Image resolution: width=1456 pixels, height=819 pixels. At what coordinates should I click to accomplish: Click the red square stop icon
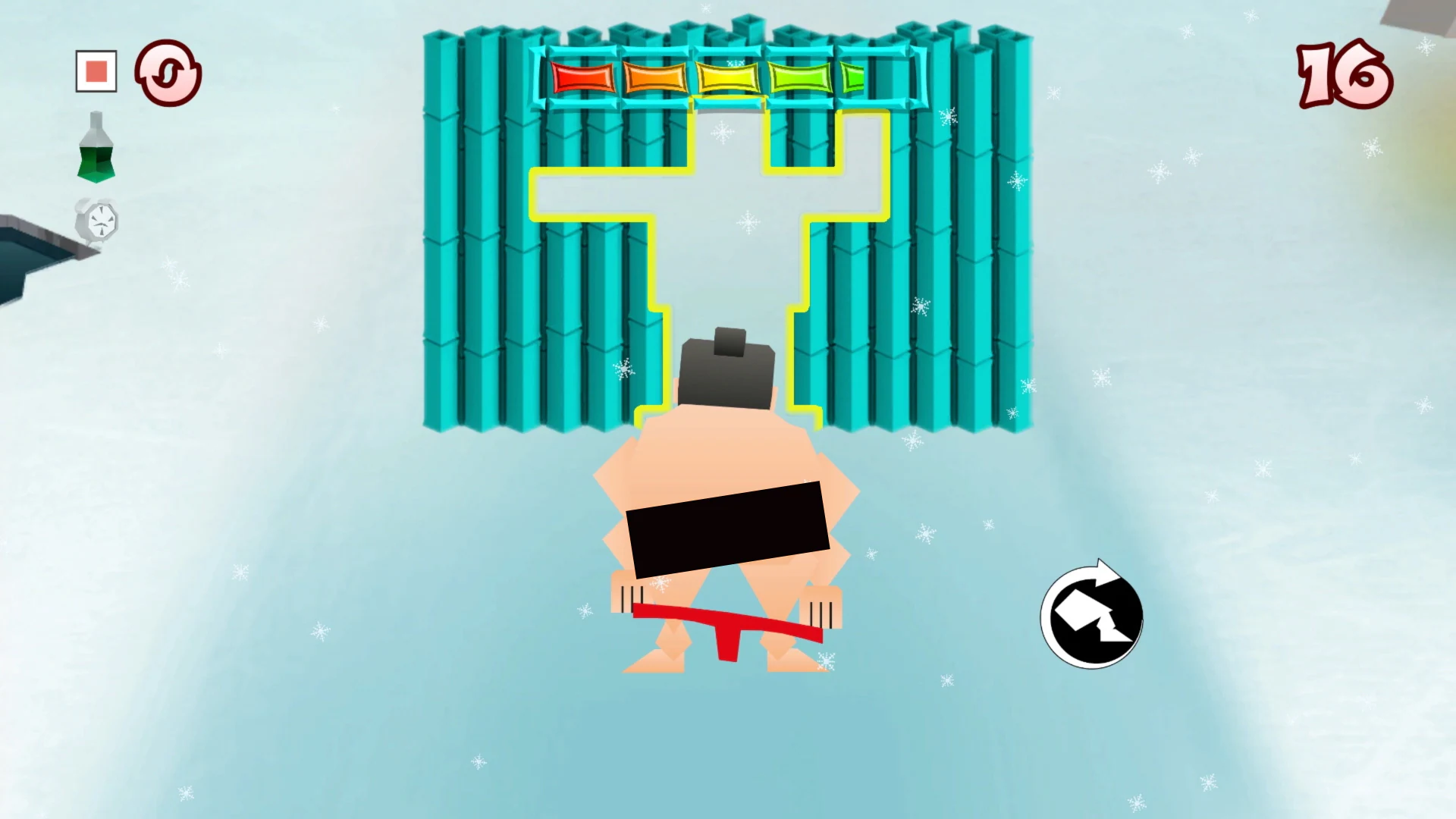pyautogui.click(x=95, y=71)
